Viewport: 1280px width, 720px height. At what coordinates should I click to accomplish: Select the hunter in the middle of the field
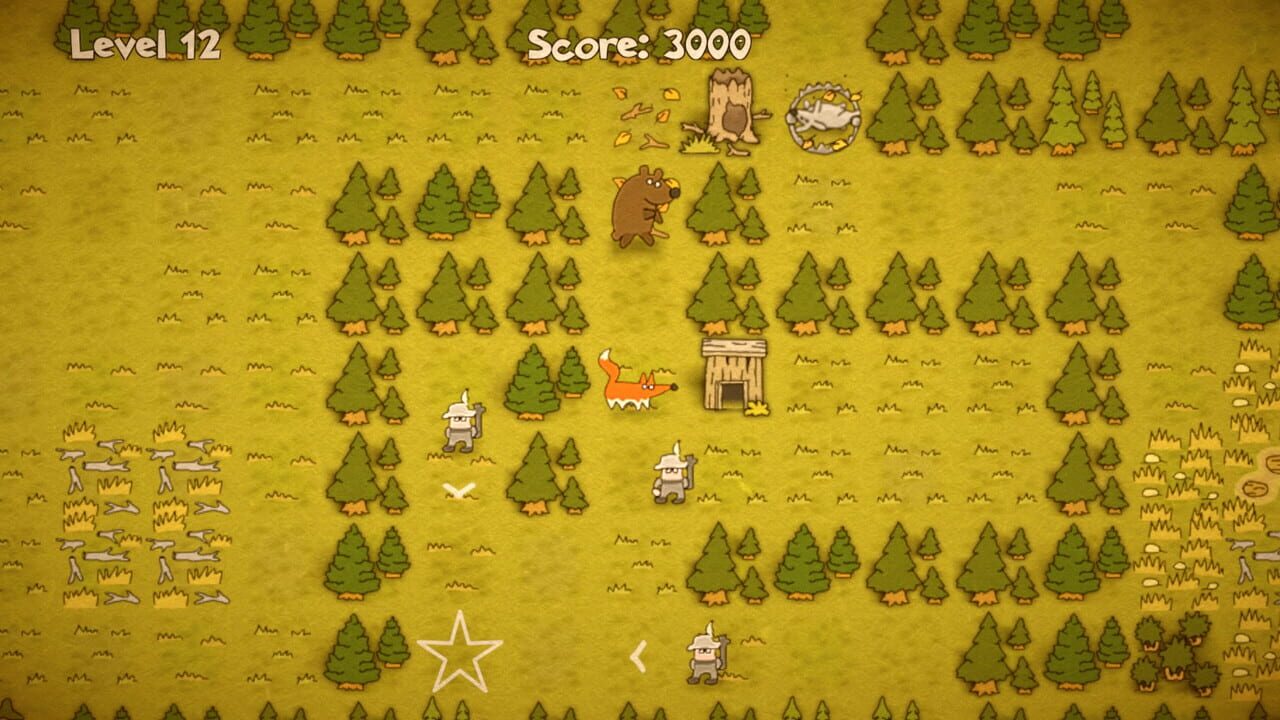click(x=670, y=475)
